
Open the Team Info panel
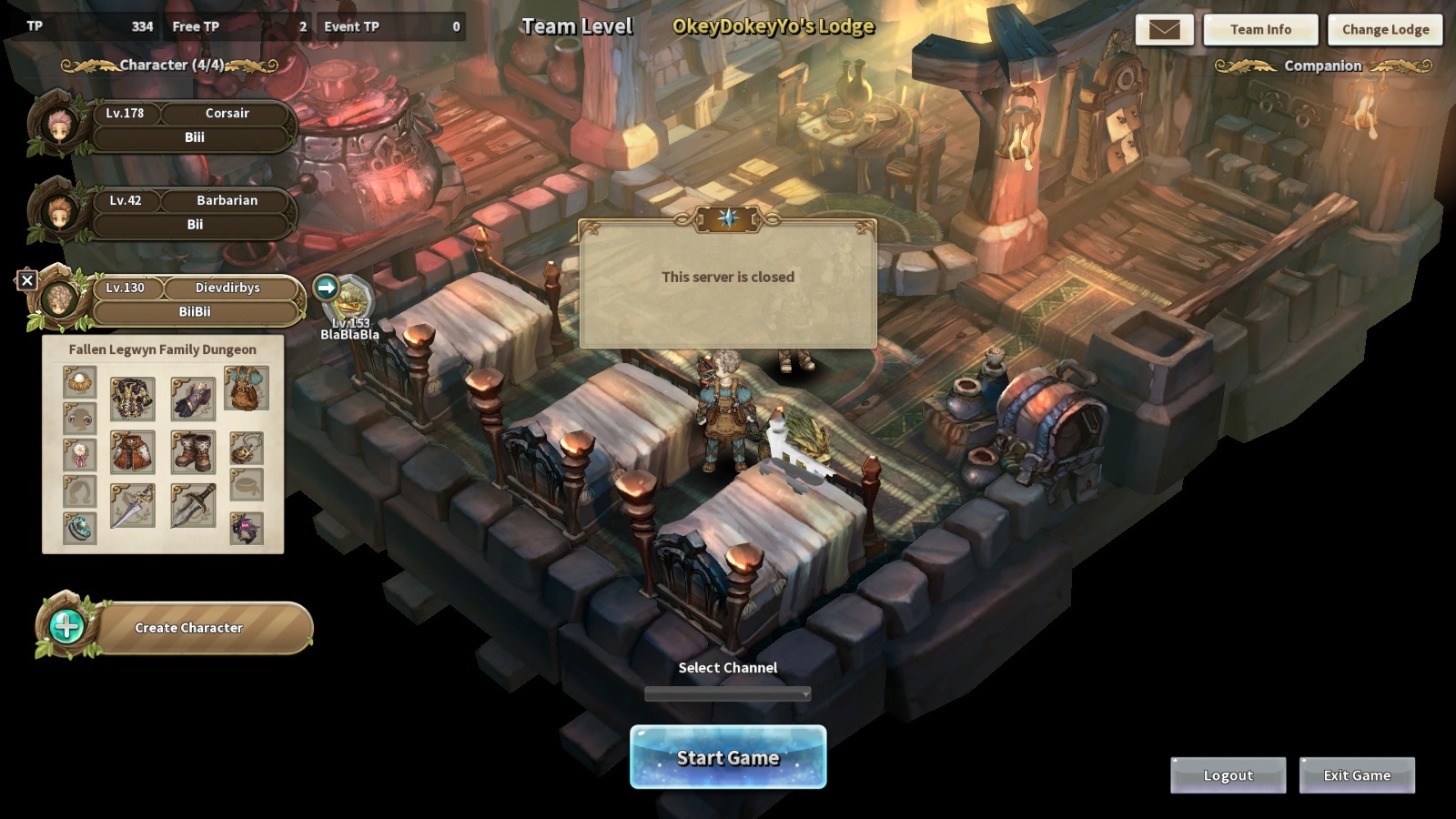click(x=1260, y=30)
